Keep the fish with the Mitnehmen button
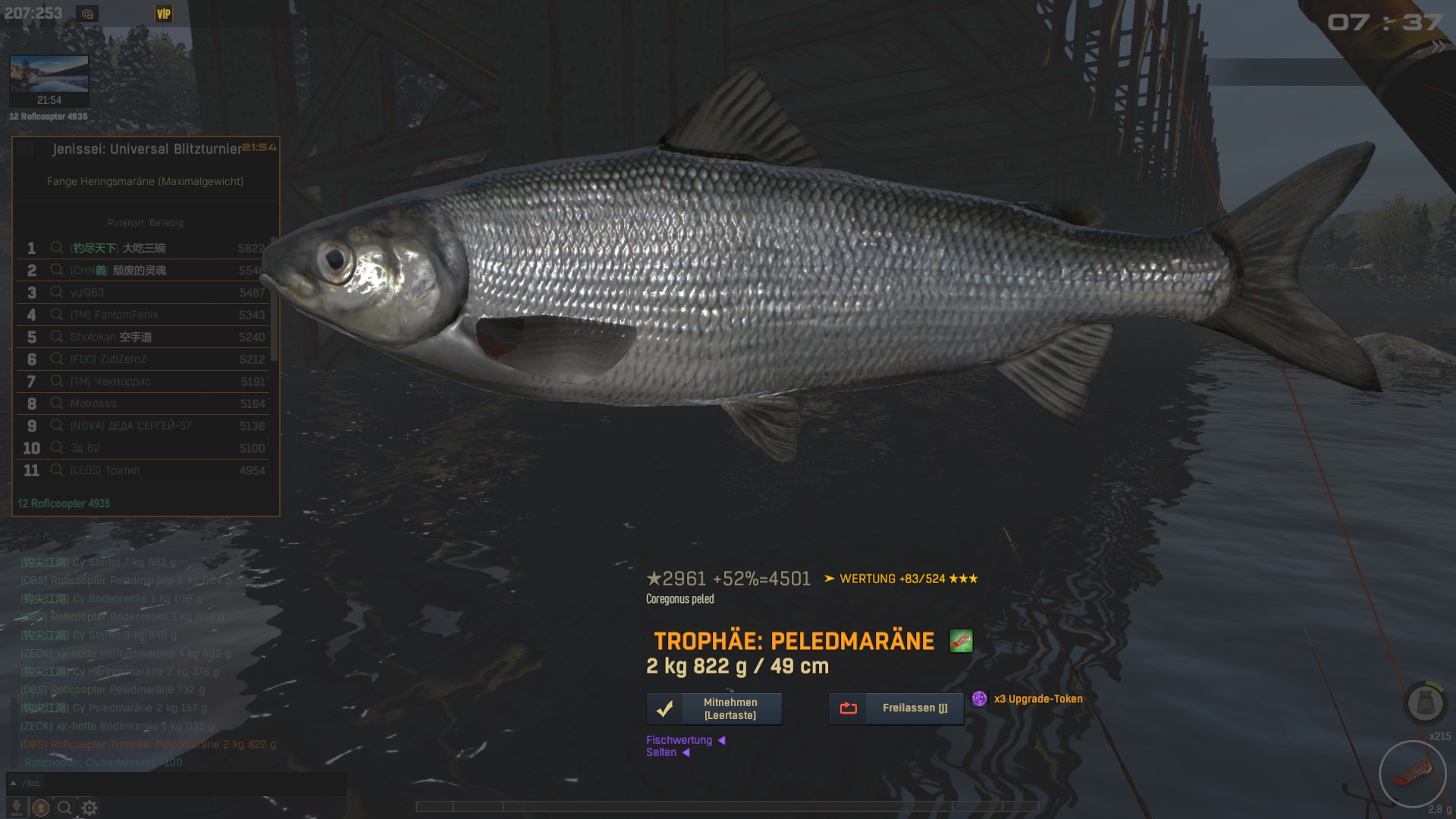Viewport: 1456px width, 819px height. (714, 708)
